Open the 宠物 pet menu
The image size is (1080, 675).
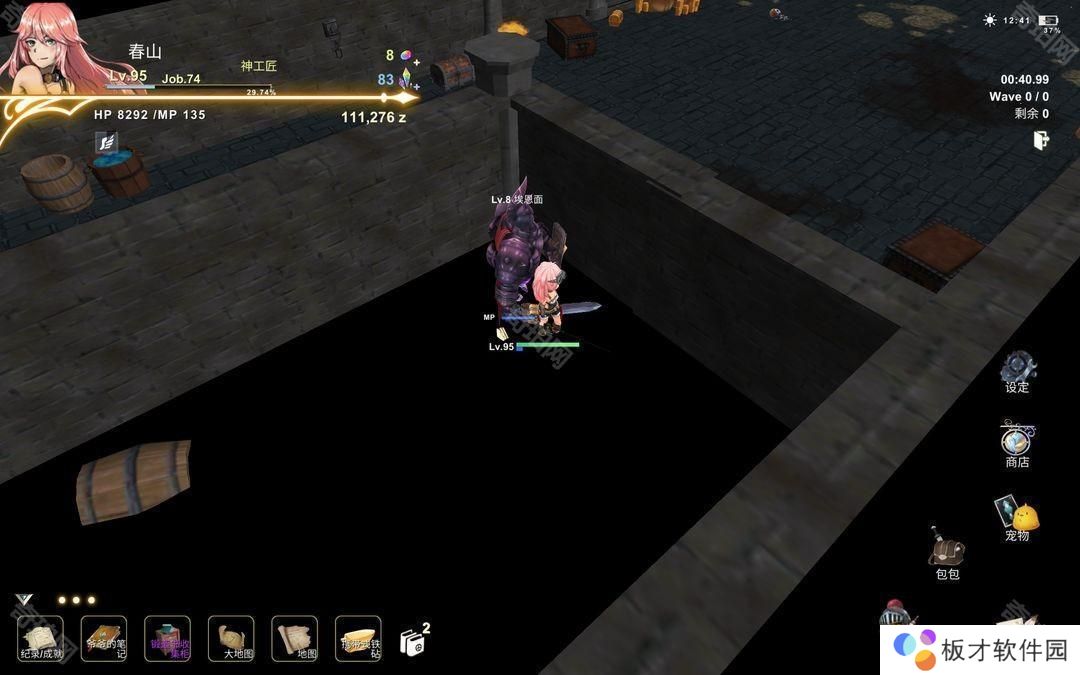[x=1017, y=516]
